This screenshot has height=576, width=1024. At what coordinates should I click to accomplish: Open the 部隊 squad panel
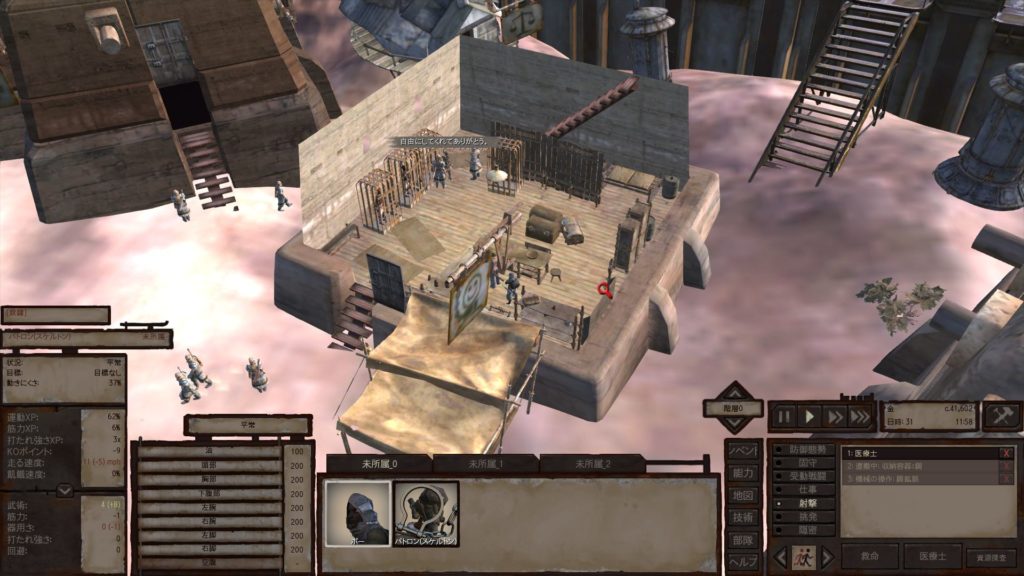pos(742,539)
